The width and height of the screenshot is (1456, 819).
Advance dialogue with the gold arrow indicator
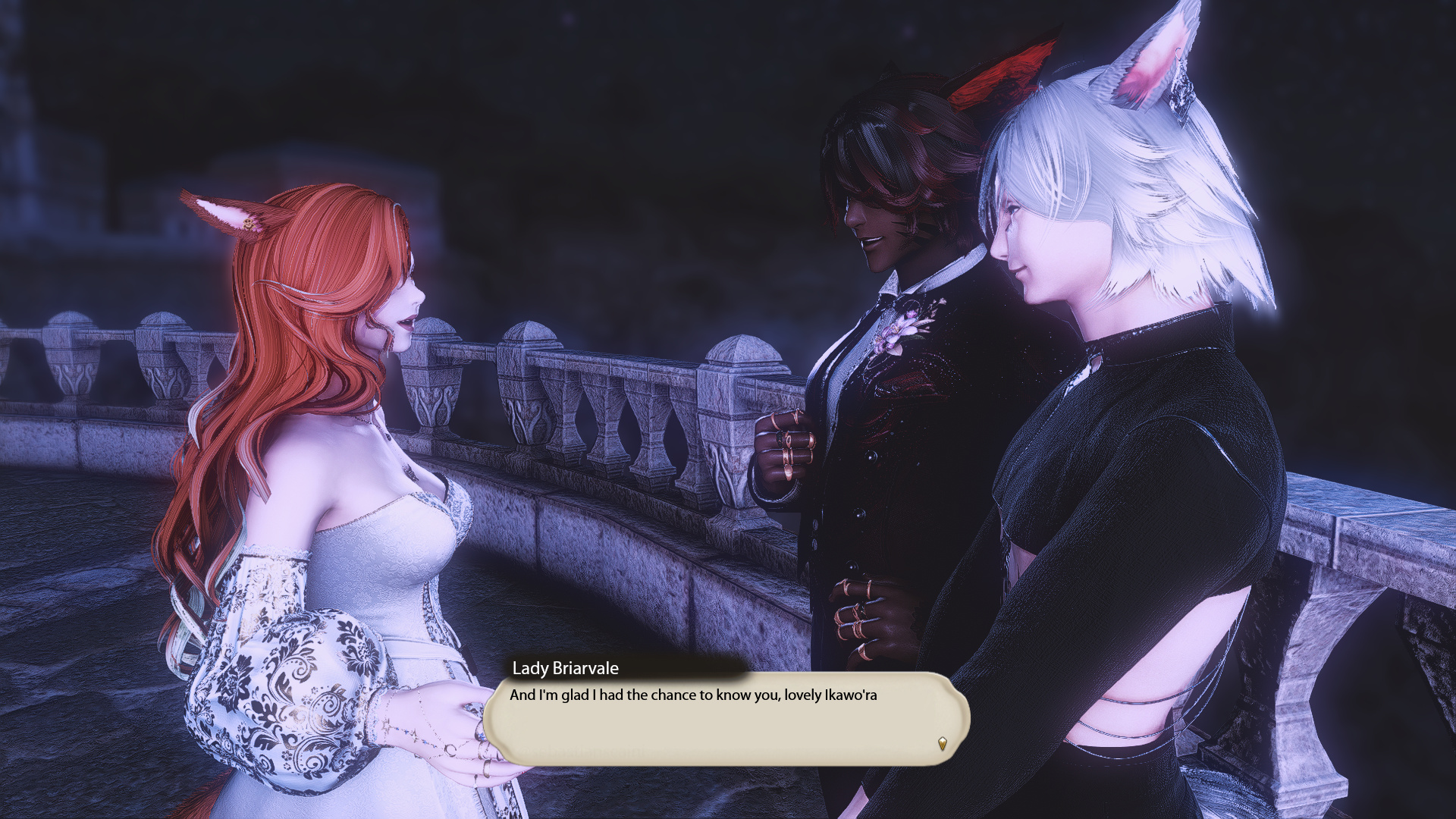[x=942, y=744]
